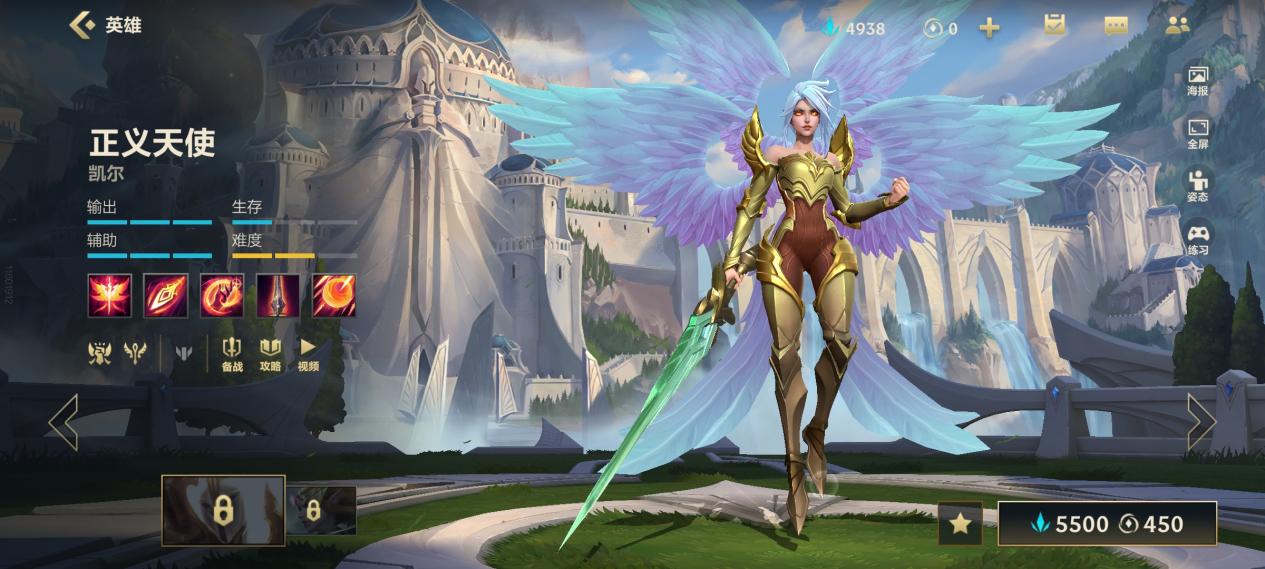
Task: Select the dark vertical sword ability icon
Action: coord(278,295)
